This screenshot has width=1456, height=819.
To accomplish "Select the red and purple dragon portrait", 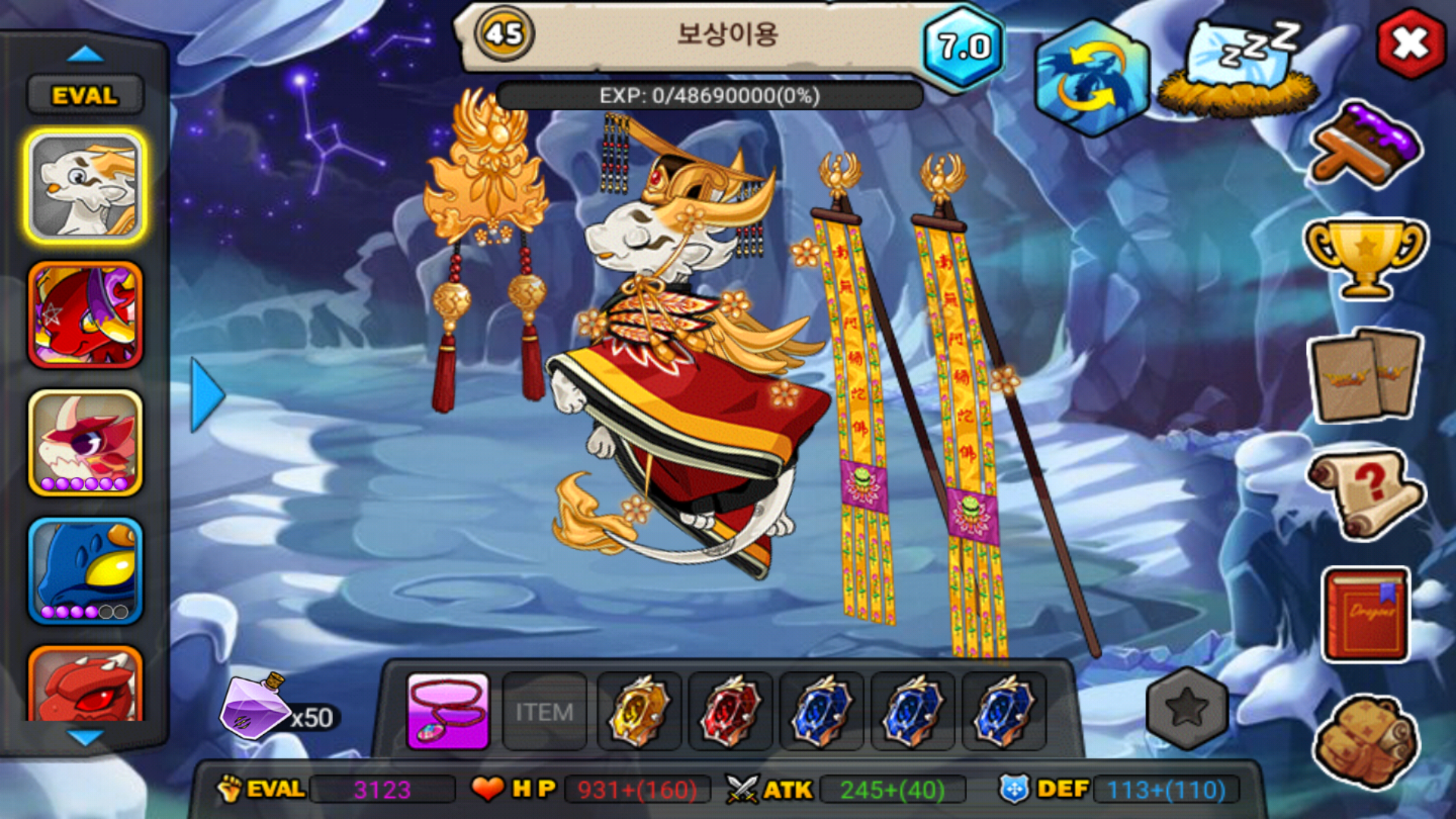I will point(86,315).
